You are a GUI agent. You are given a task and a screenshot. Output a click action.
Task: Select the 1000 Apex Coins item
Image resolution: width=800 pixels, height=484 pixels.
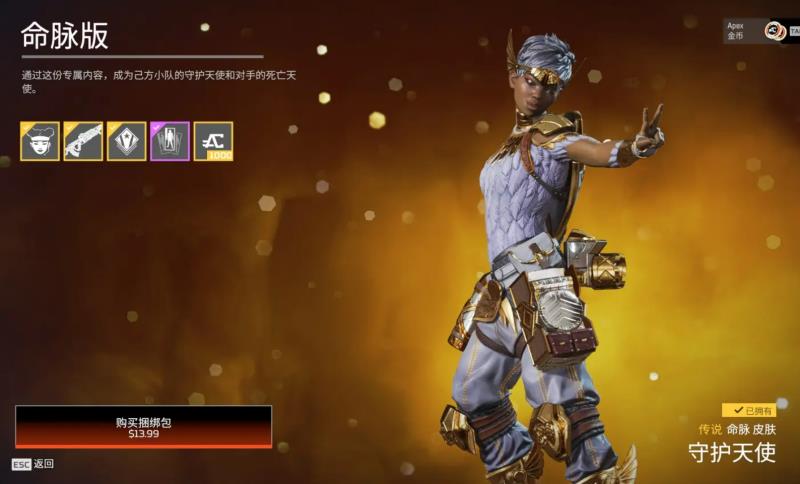pyautogui.click(x=213, y=142)
